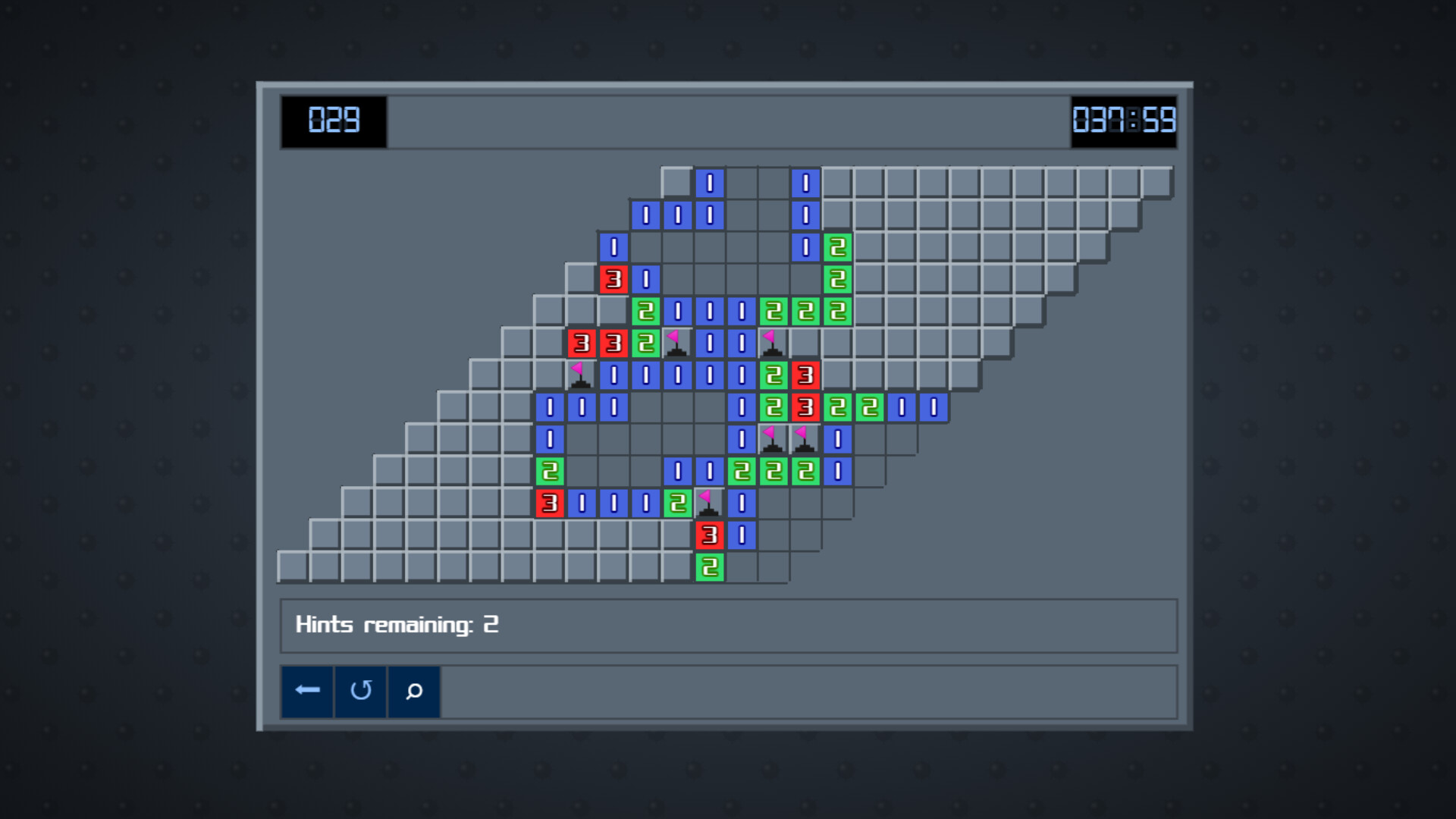The image size is (1456, 819).
Task: Activate the magnifier hint icon
Action: click(414, 691)
